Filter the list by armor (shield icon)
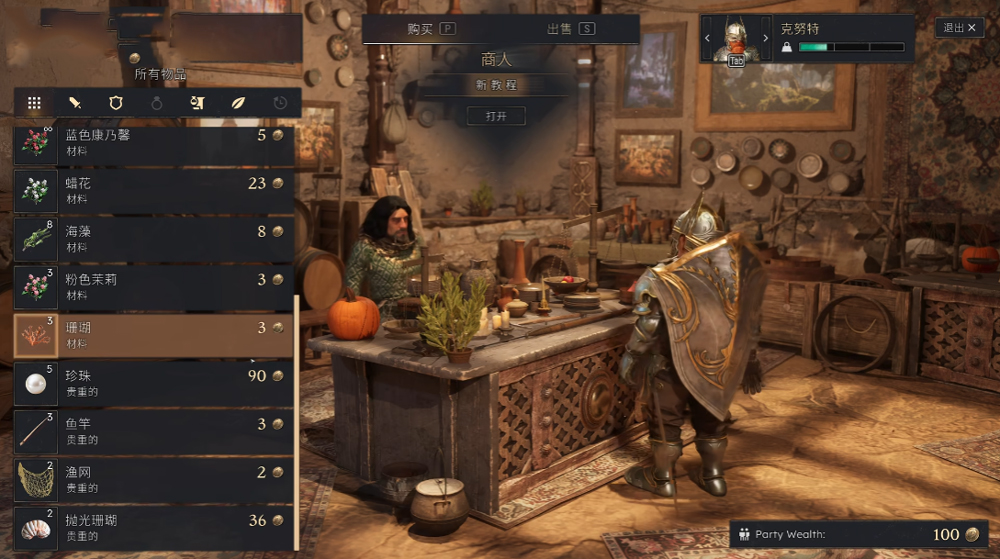The height and width of the screenshot is (559, 1000). coord(116,102)
